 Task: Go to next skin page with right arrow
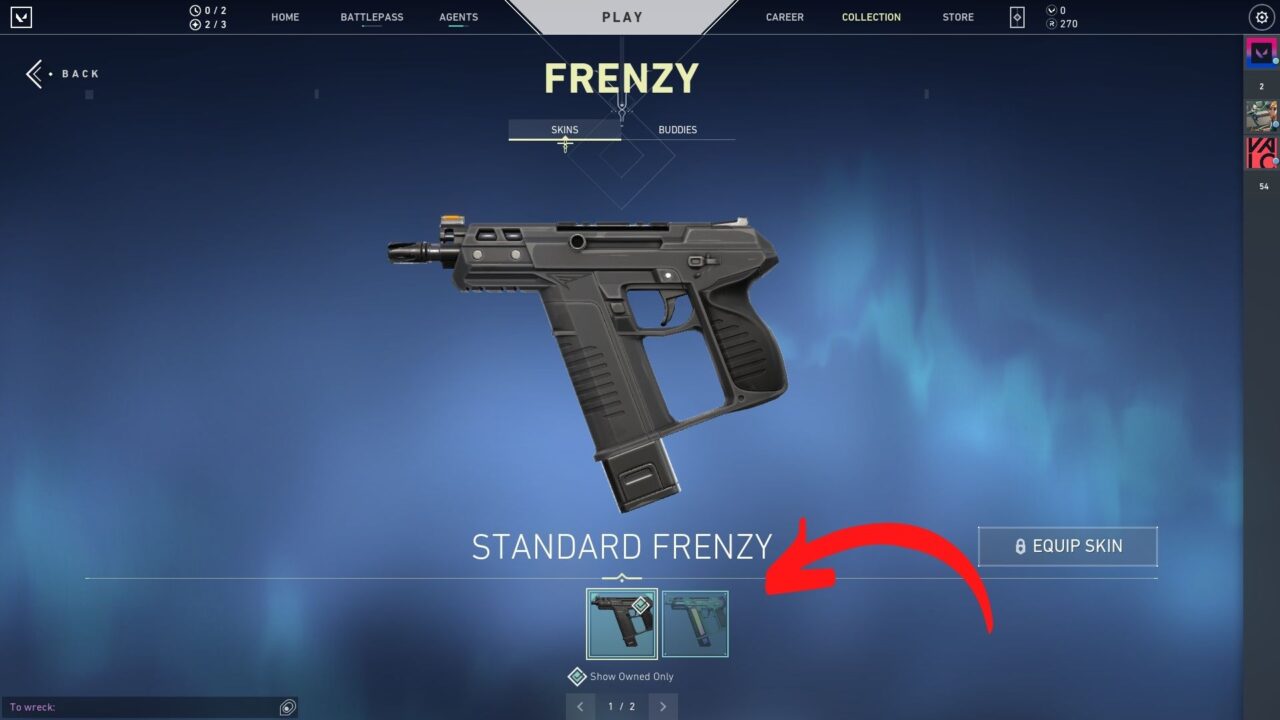(x=662, y=706)
